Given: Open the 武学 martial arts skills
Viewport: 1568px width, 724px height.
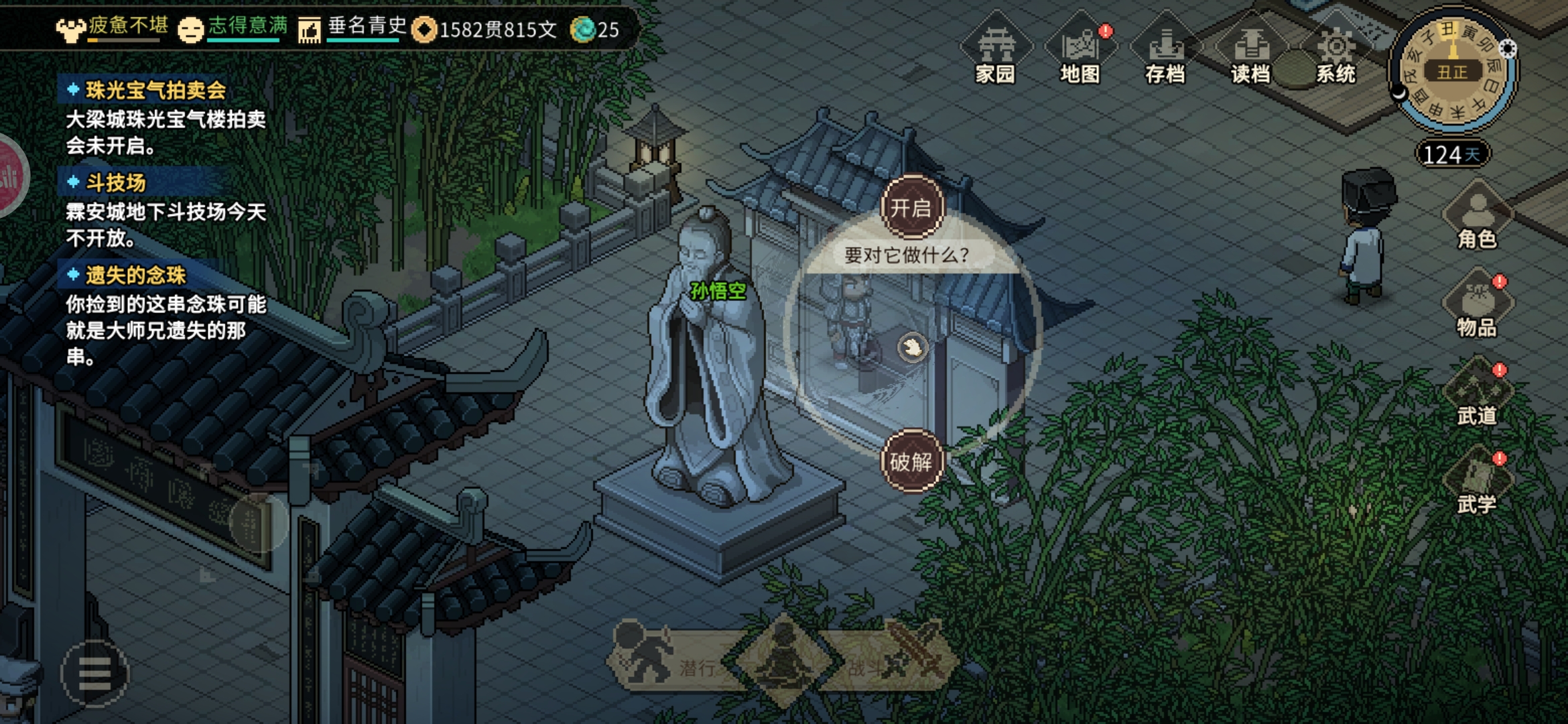Looking at the screenshot, I should point(1477,484).
